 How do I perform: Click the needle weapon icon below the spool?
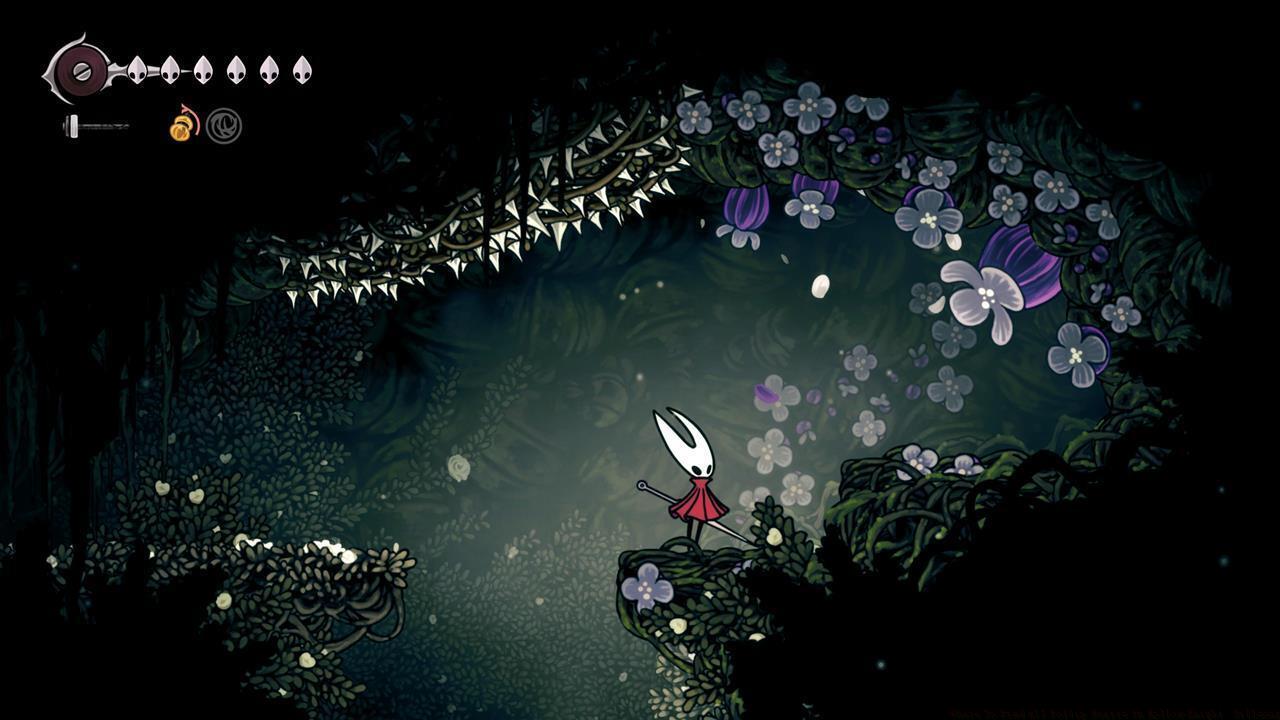pos(95,125)
